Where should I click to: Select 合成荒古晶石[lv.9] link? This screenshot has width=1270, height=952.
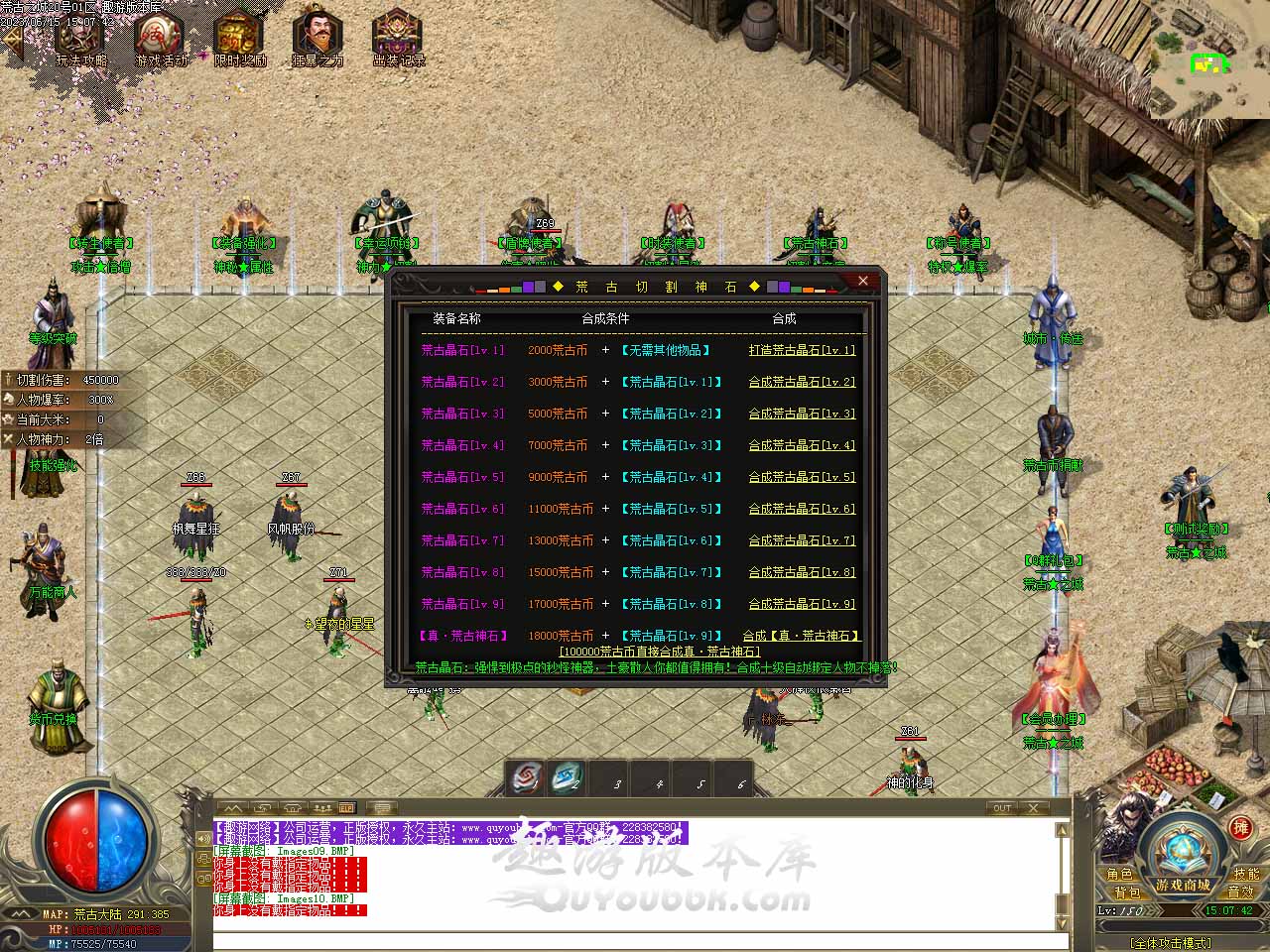click(x=801, y=604)
